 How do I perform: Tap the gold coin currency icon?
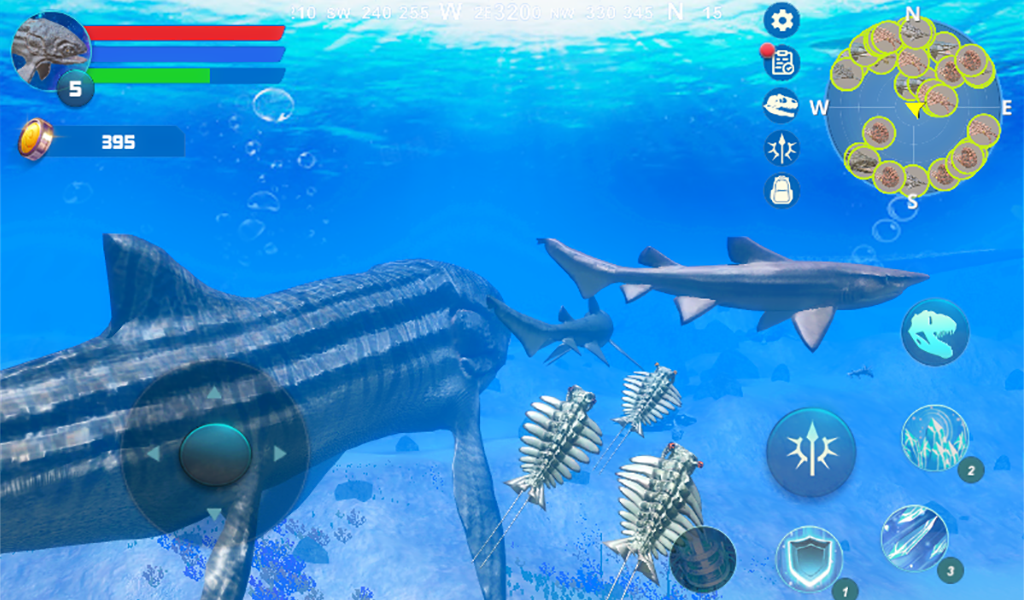point(35,139)
